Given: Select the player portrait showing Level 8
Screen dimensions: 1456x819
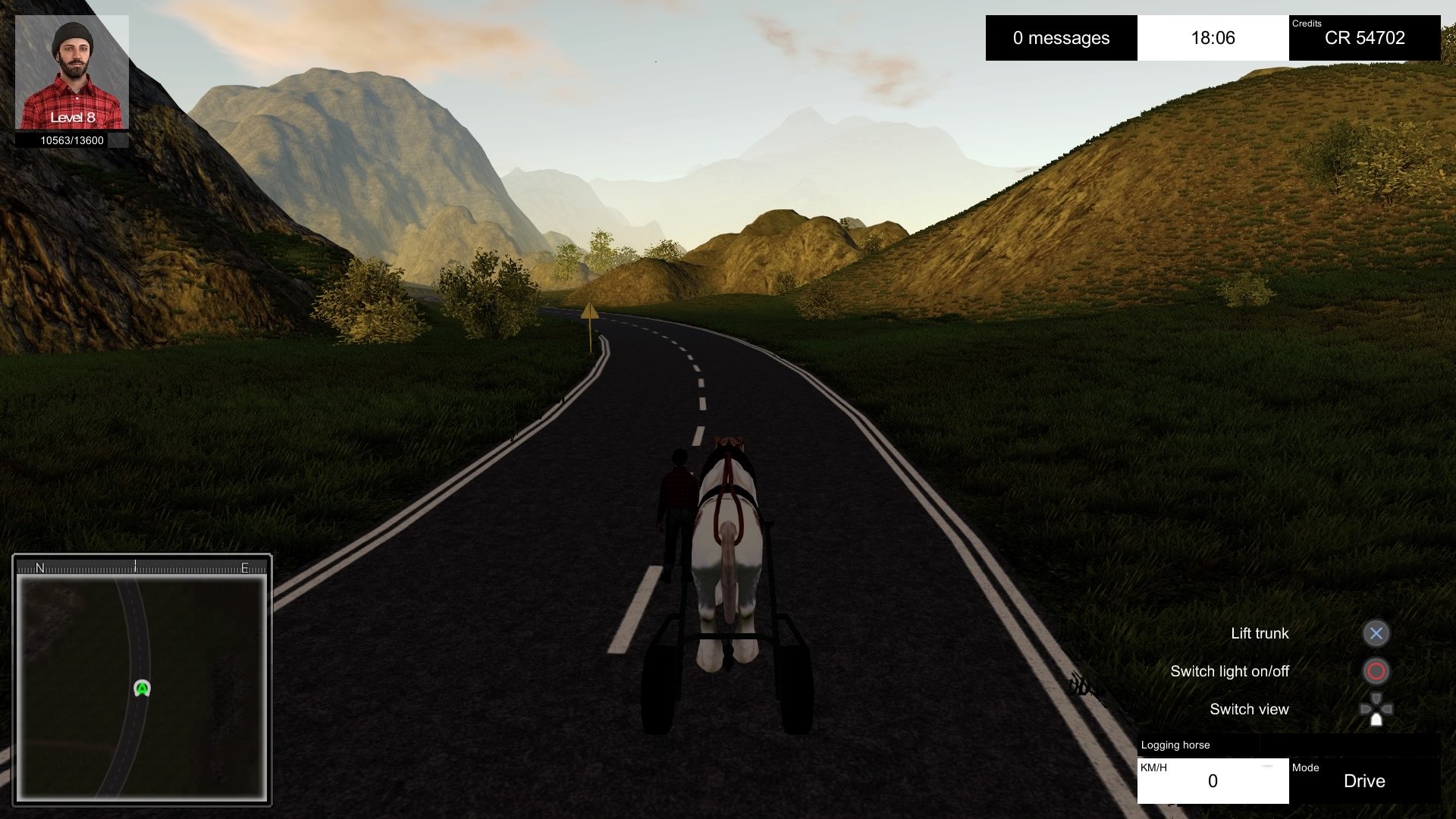Looking at the screenshot, I should [x=72, y=72].
